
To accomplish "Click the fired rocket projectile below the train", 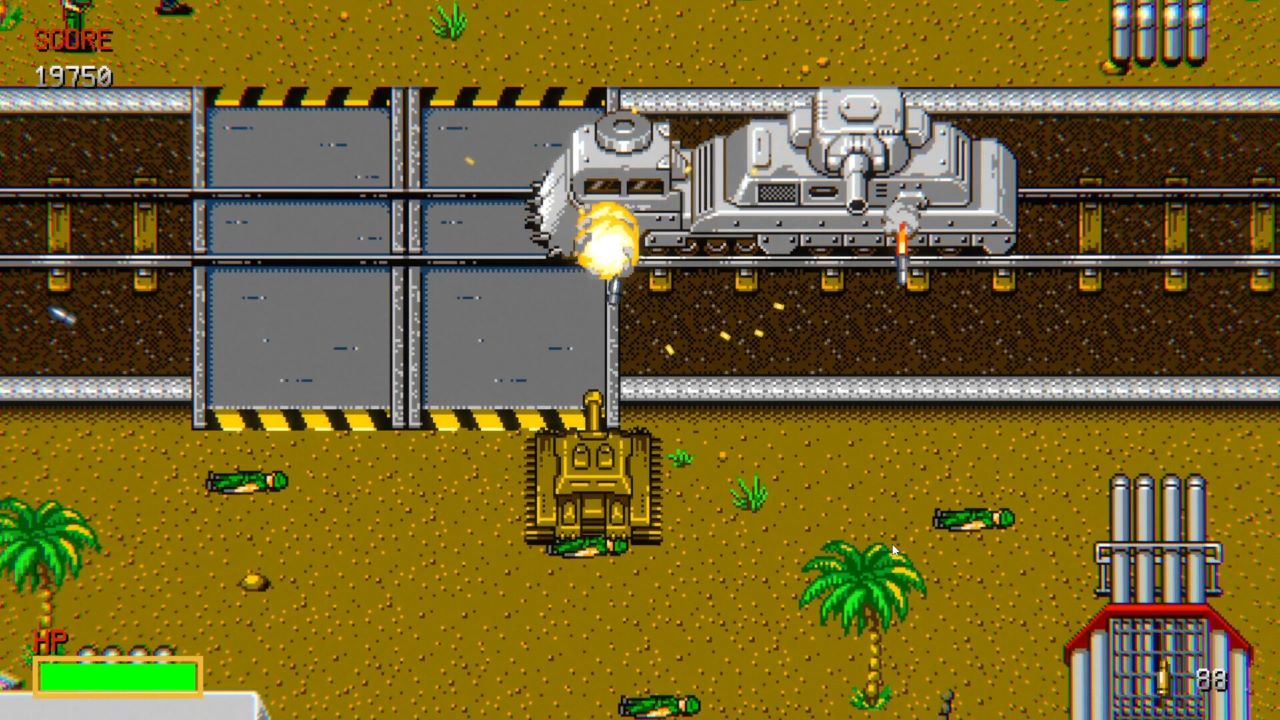I will 903,250.
